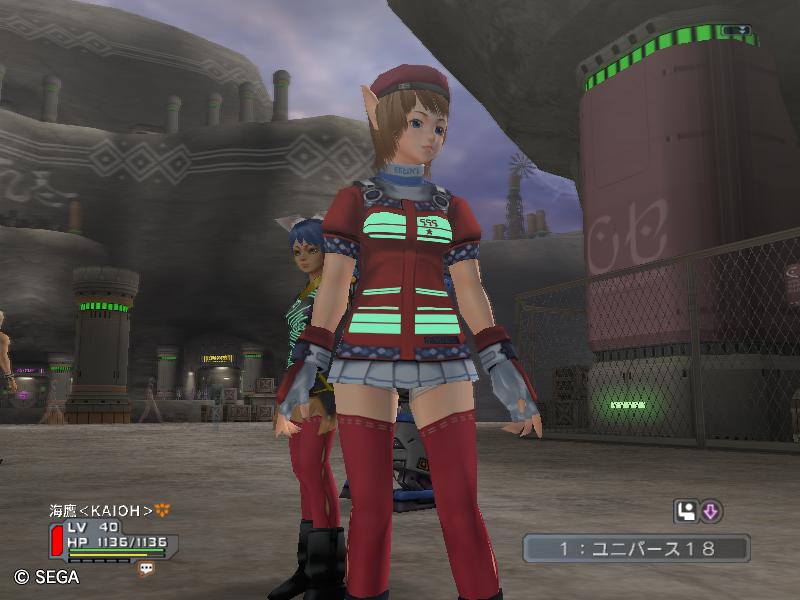Select the KAIOH player name label
This screenshot has width=800, height=600.
click(x=101, y=510)
